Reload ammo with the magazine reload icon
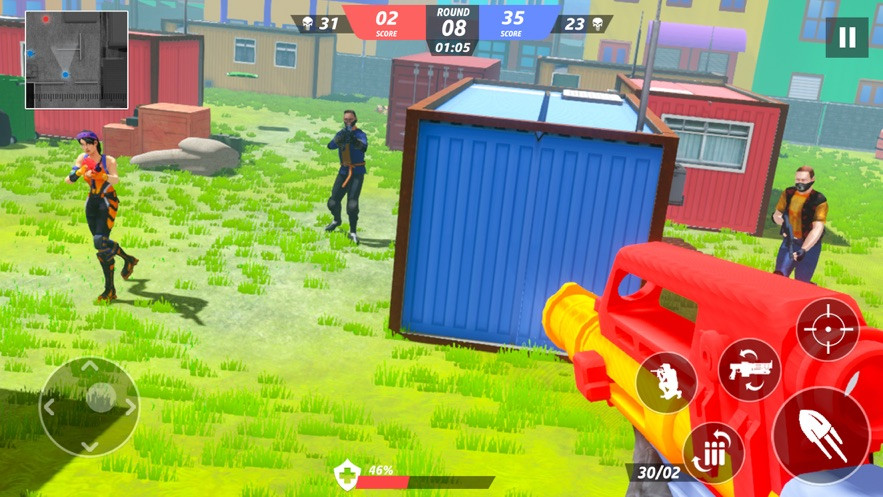The width and height of the screenshot is (883, 497). coord(712,452)
